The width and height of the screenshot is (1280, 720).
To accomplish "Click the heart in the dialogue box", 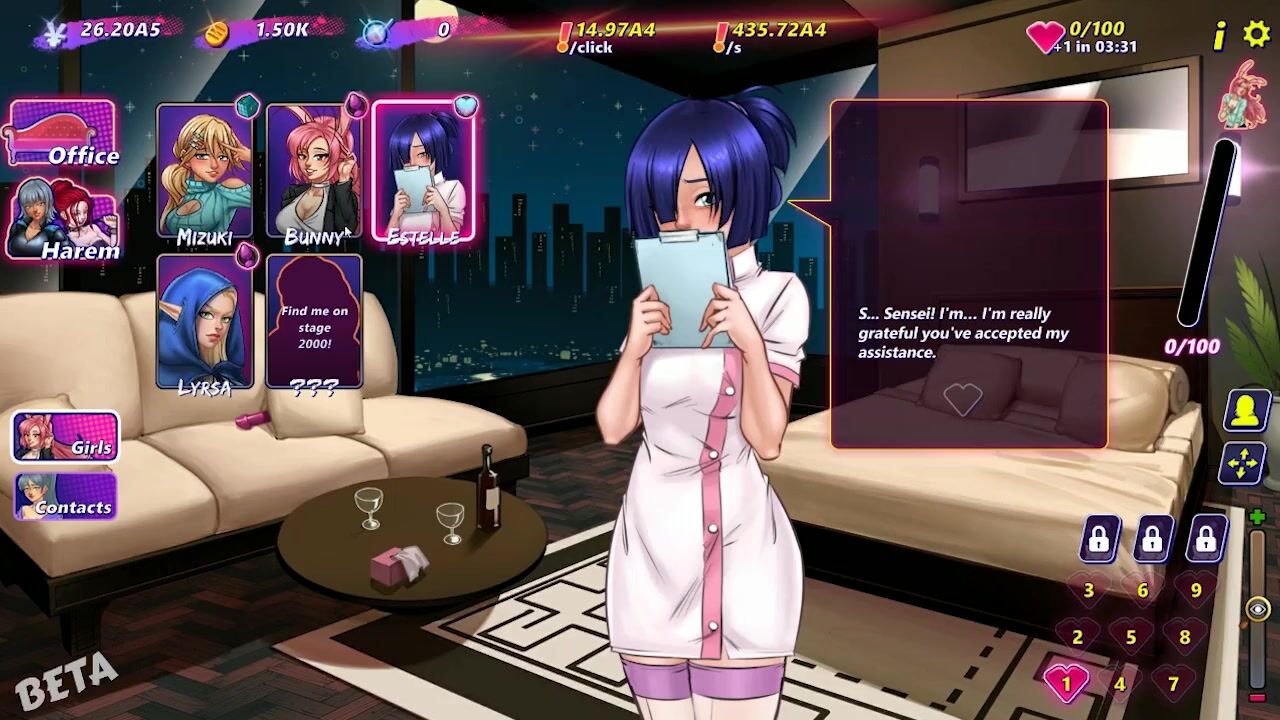I will tap(963, 400).
